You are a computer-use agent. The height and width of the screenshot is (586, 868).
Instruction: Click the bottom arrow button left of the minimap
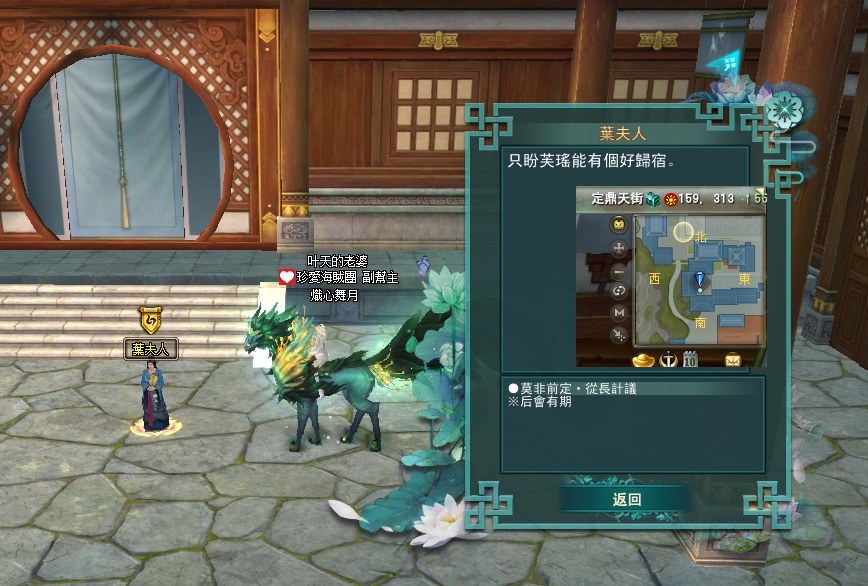tap(619, 335)
